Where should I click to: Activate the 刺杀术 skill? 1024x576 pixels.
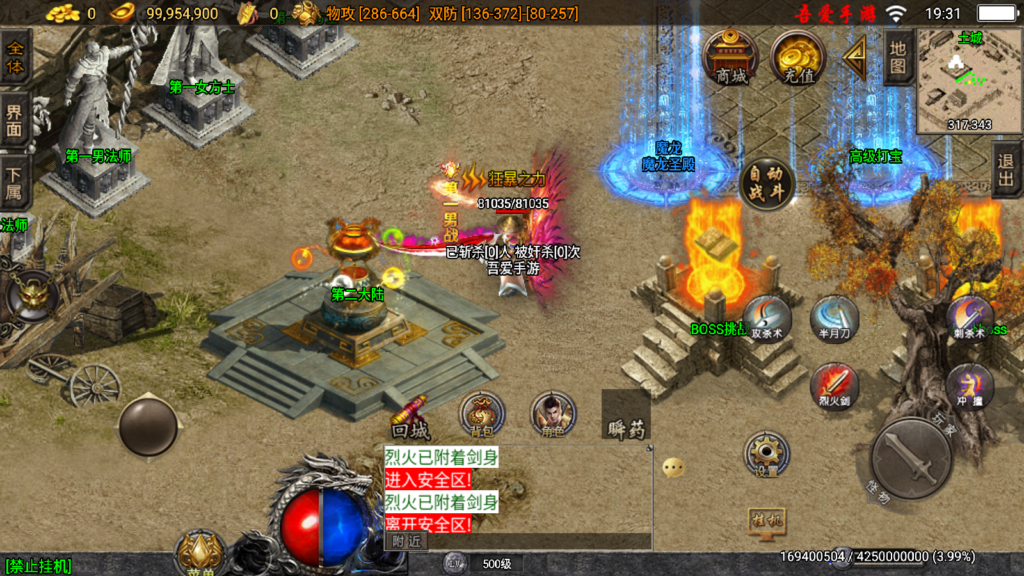(969, 318)
